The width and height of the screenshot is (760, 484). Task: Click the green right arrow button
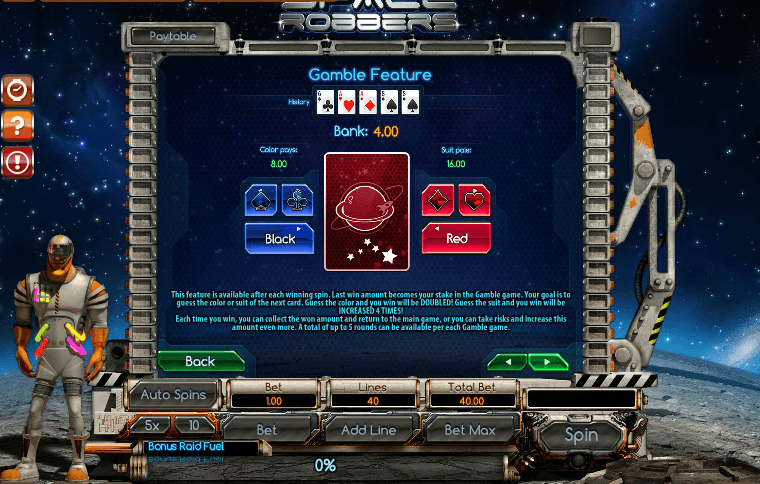coord(548,361)
